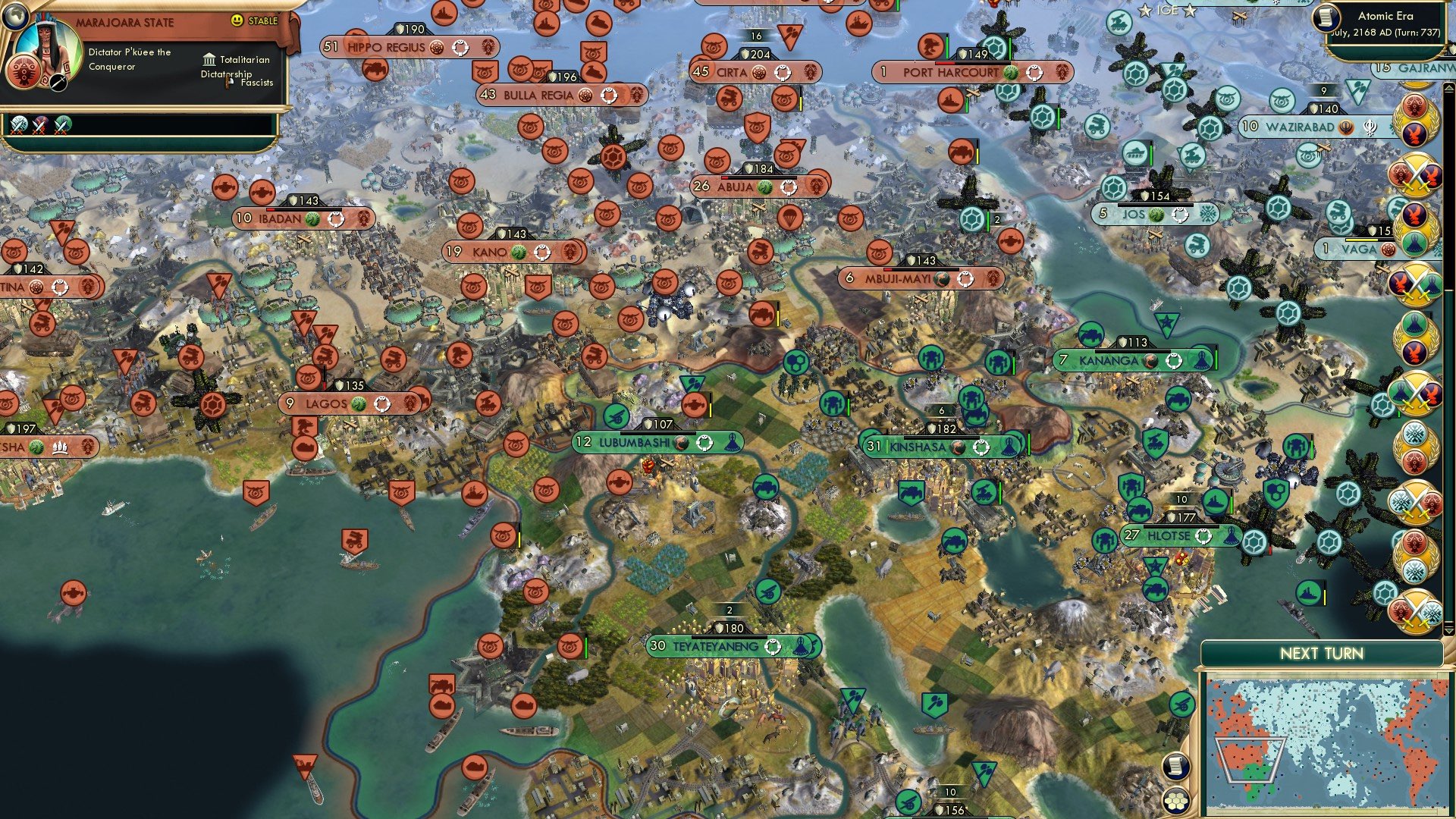Viewport: 1456px width, 819px height.
Task: Select the green artillery unit icon near the minimap
Action: (x=1182, y=705)
